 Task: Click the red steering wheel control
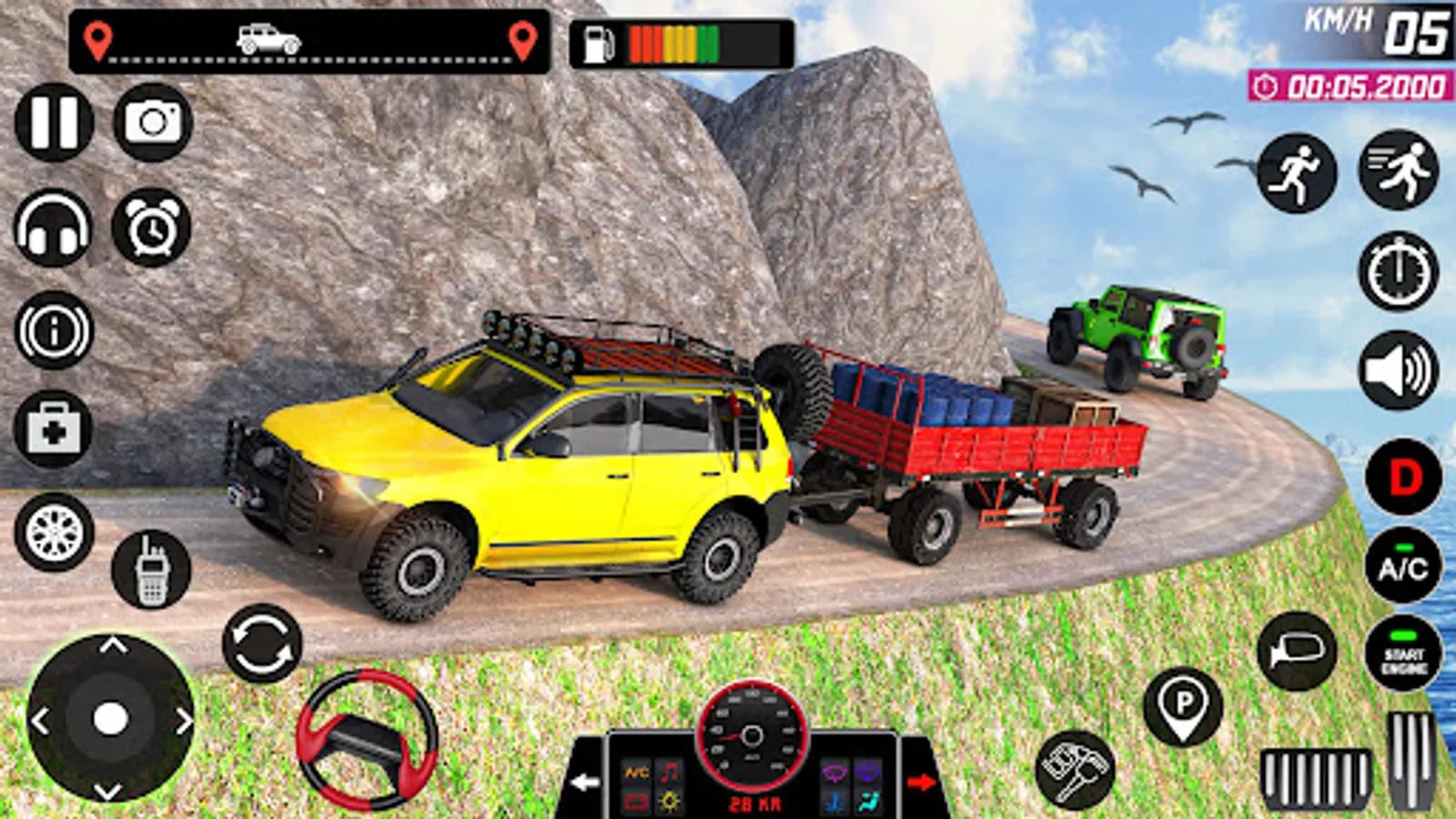367,739
